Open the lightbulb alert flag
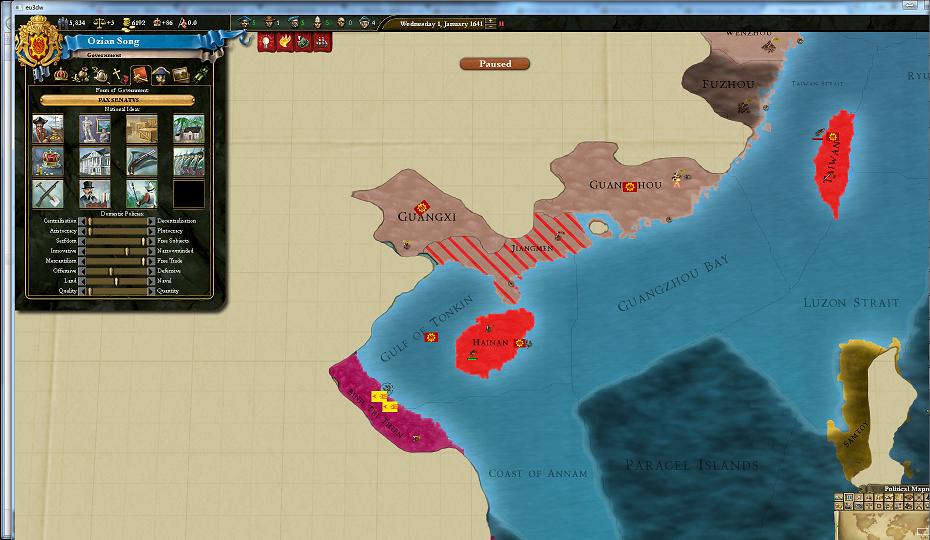Image resolution: width=930 pixels, height=540 pixels. coord(267,42)
